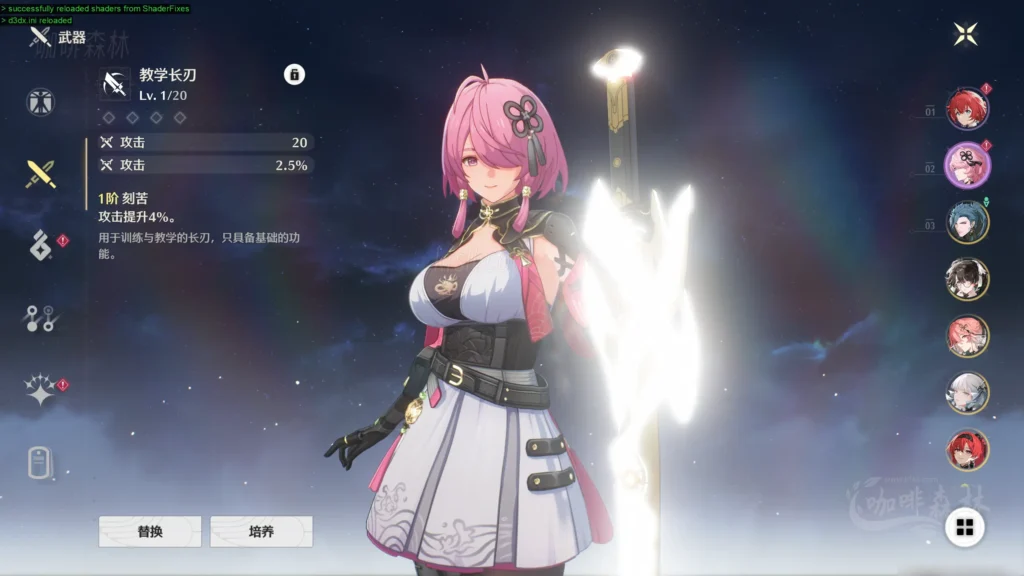This screenshot has height=576, width=1024.
Task: Select the dark-haired character portrait with white streak
Action: click(967, 279)
